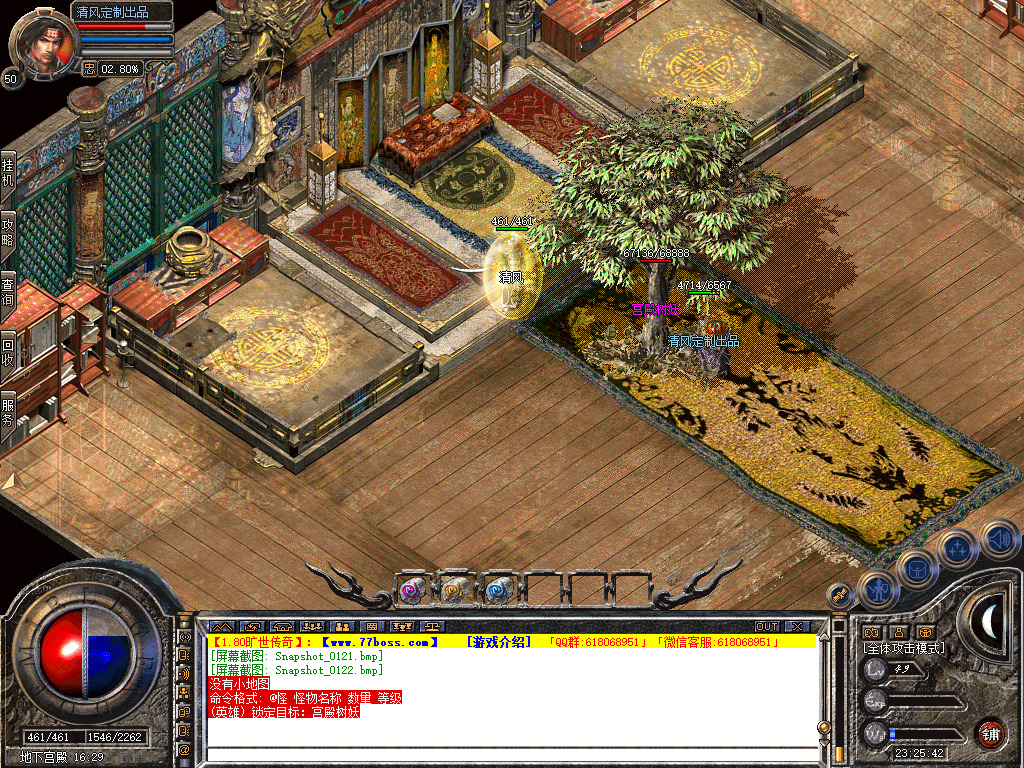Open the red 铺 shop button
The height and width of the screenshot is (768, 1024).
(990, 732)
